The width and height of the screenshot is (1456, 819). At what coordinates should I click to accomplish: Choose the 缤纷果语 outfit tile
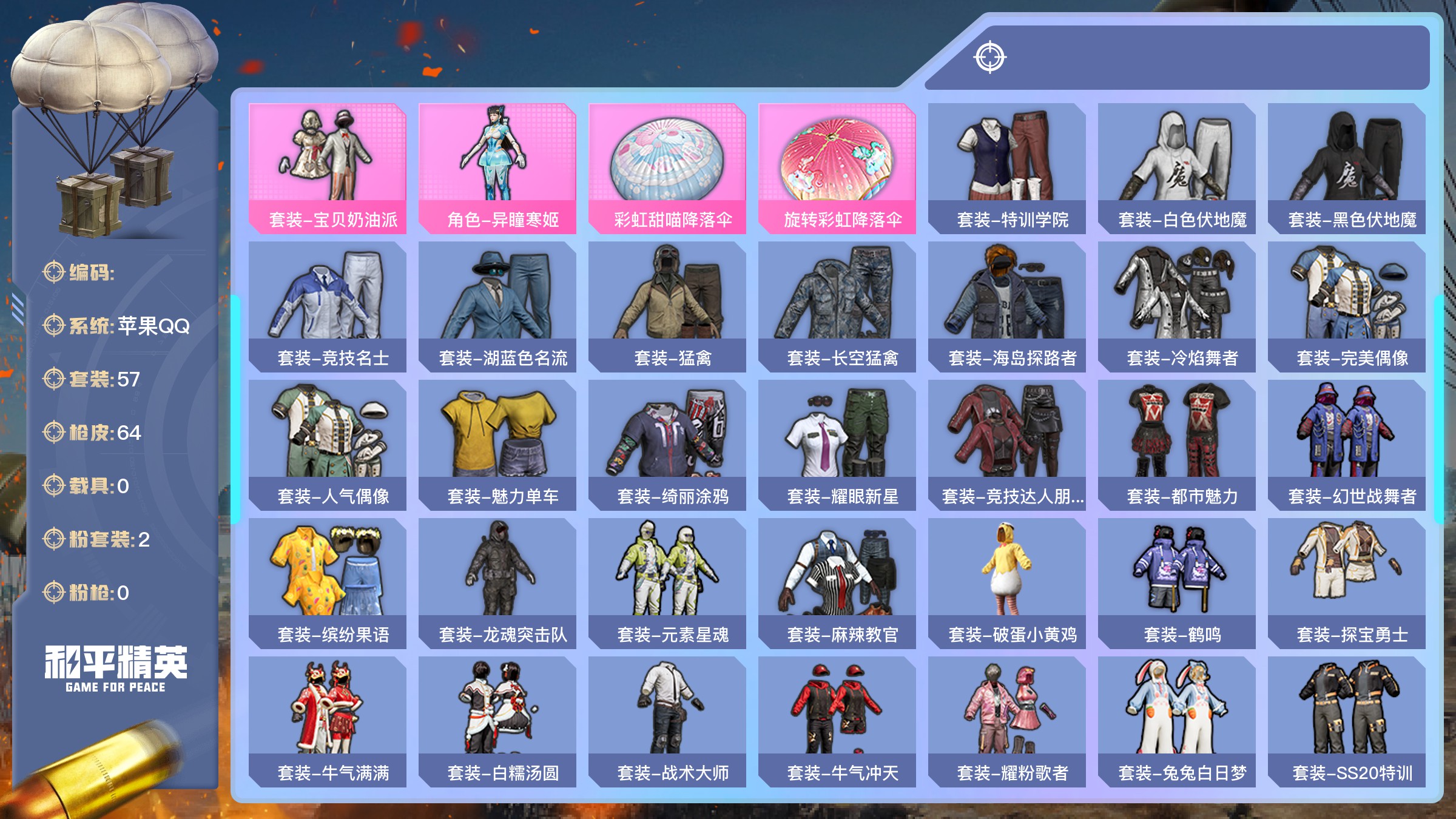pos(328,583)
